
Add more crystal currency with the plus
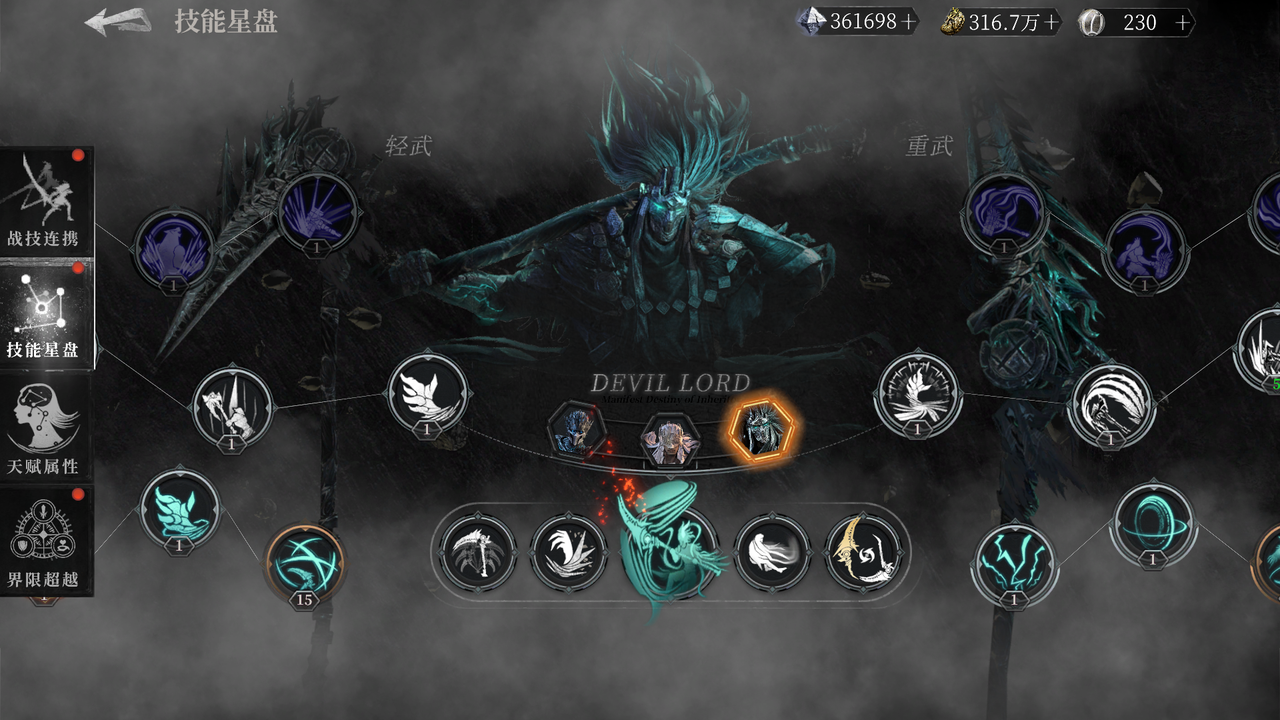(908, 22)
